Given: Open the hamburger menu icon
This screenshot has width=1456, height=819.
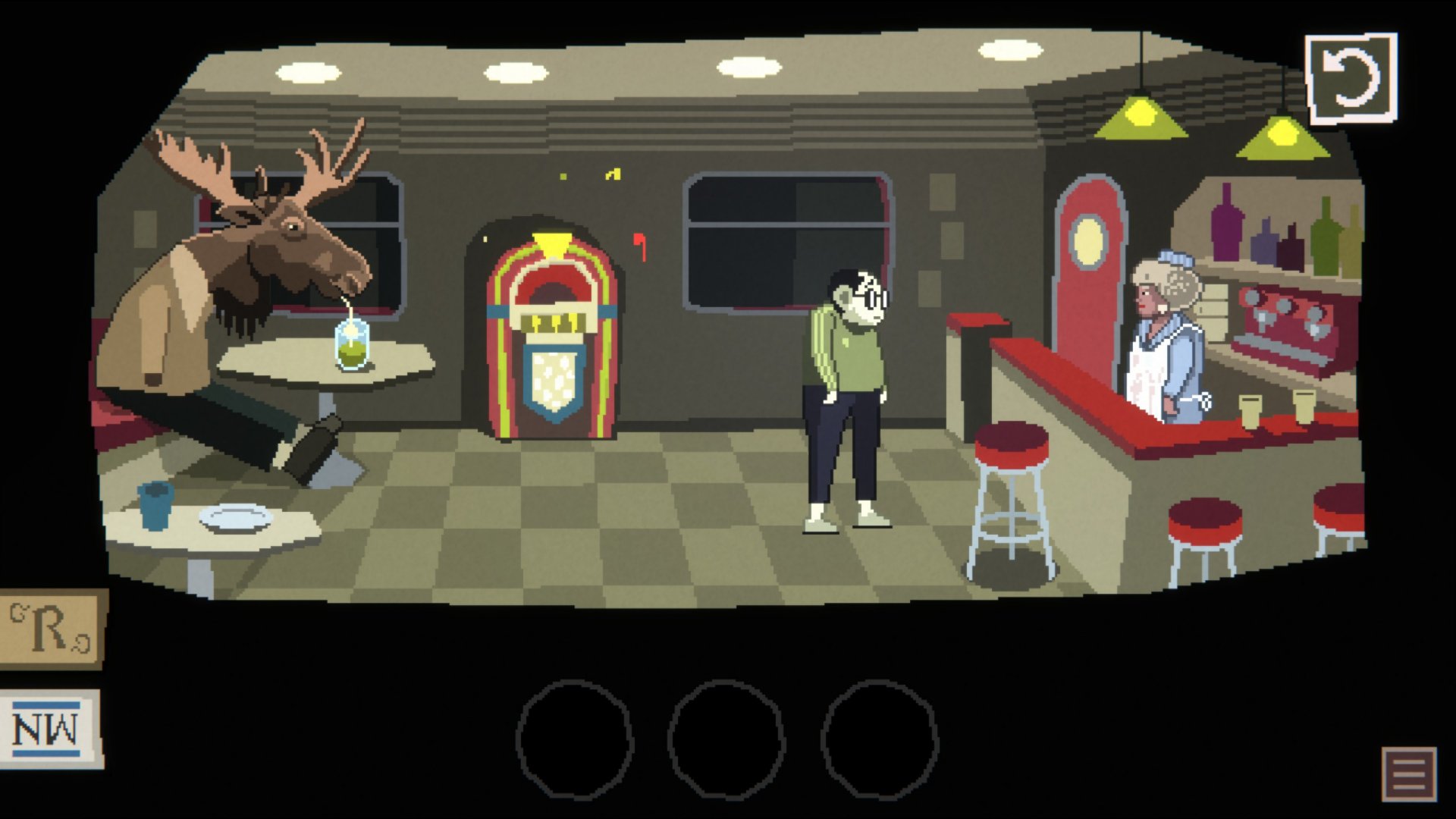Looking at the screenshot, I should pos(1409,773).
